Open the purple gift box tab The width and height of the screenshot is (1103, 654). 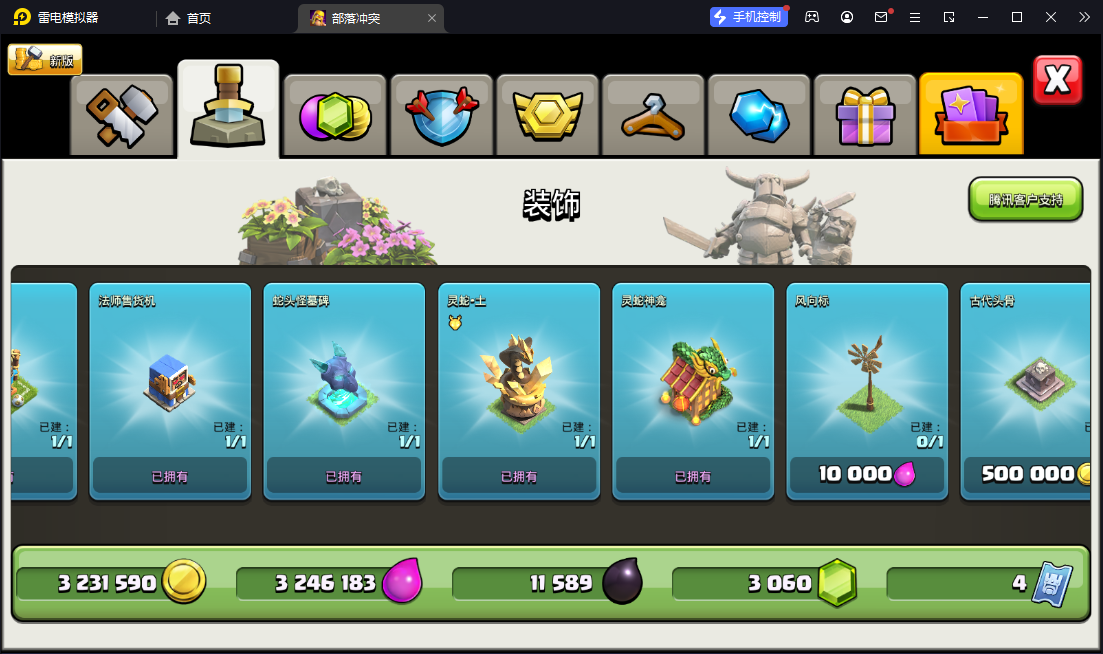(865, 115)
